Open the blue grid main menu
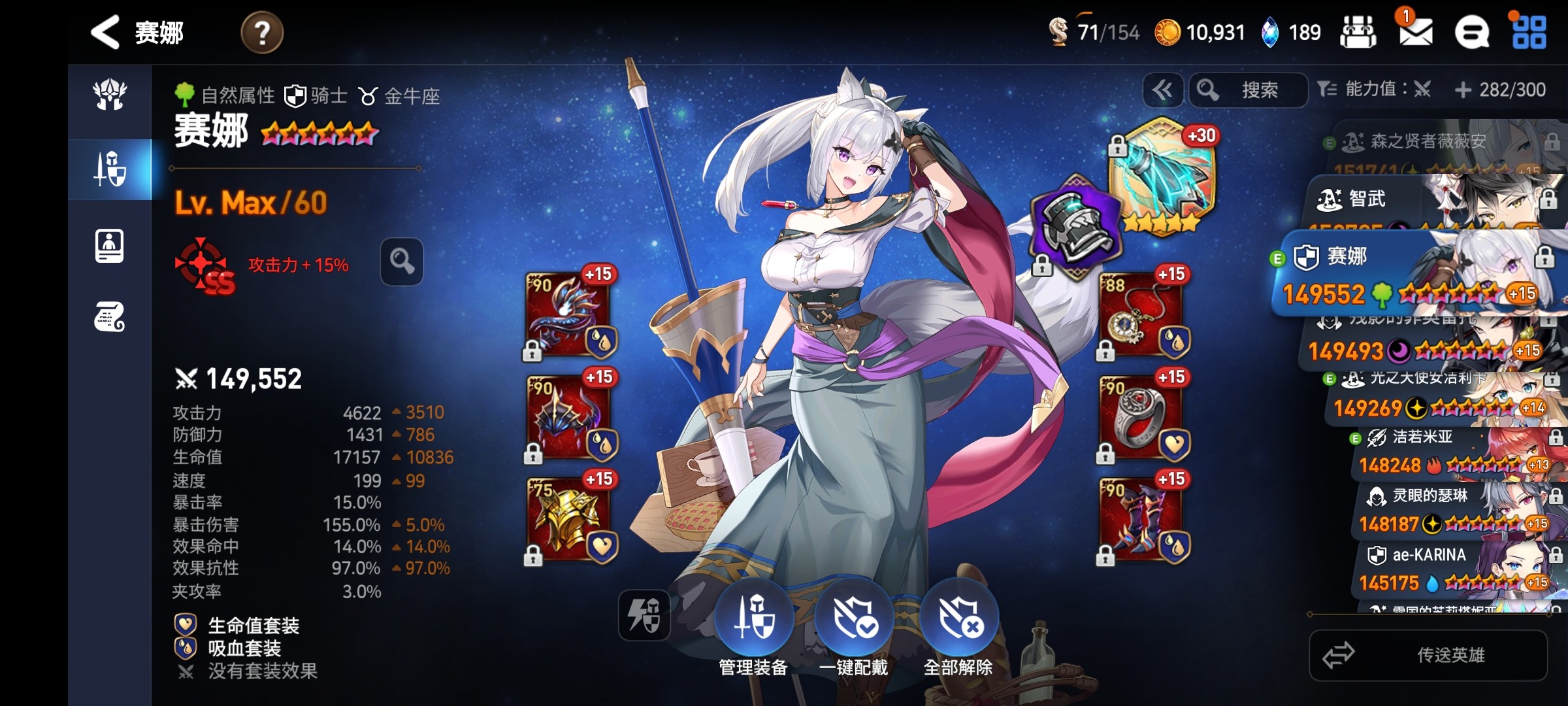The width and height of the screenshot is (1568, 706). 1529,32
